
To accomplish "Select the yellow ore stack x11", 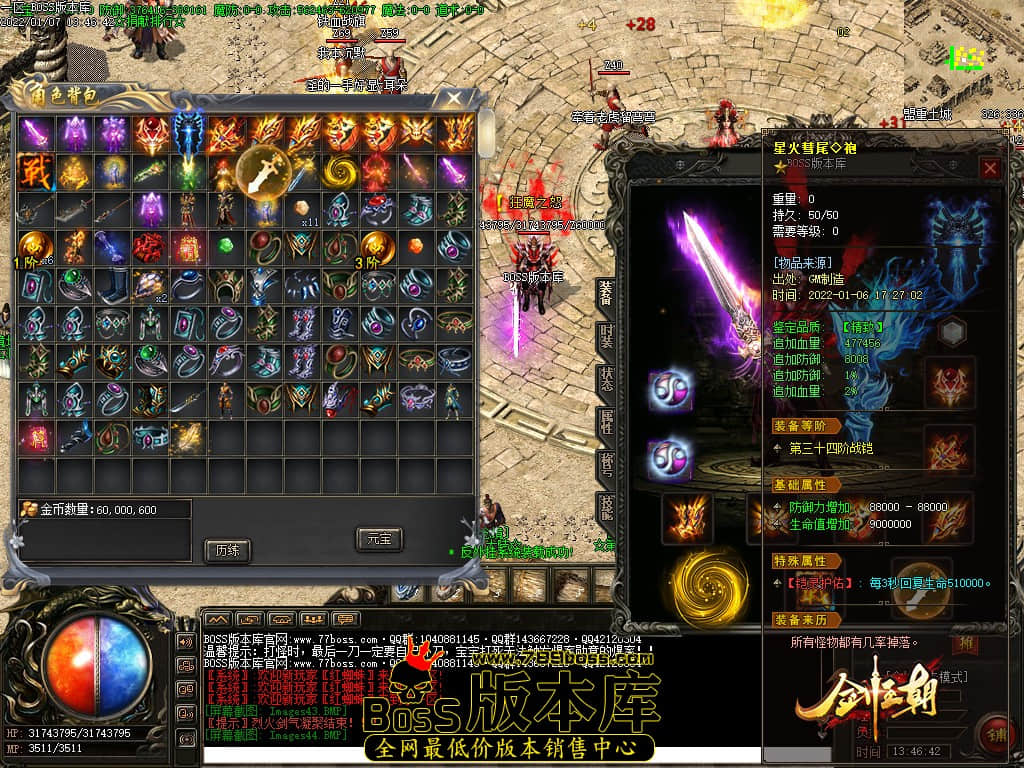I will [303, 209].
